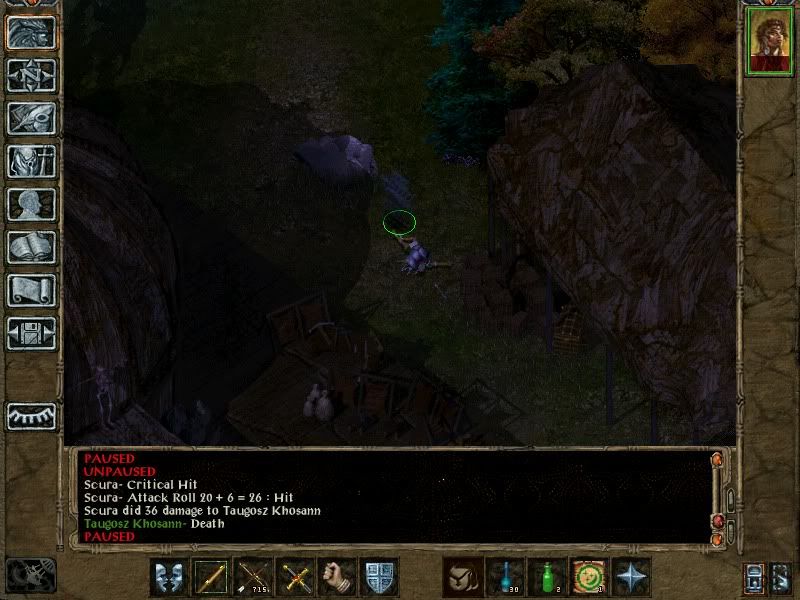800x600 pixels.
Task: Activate the two-faces talk action
Action: pos(168,576)
